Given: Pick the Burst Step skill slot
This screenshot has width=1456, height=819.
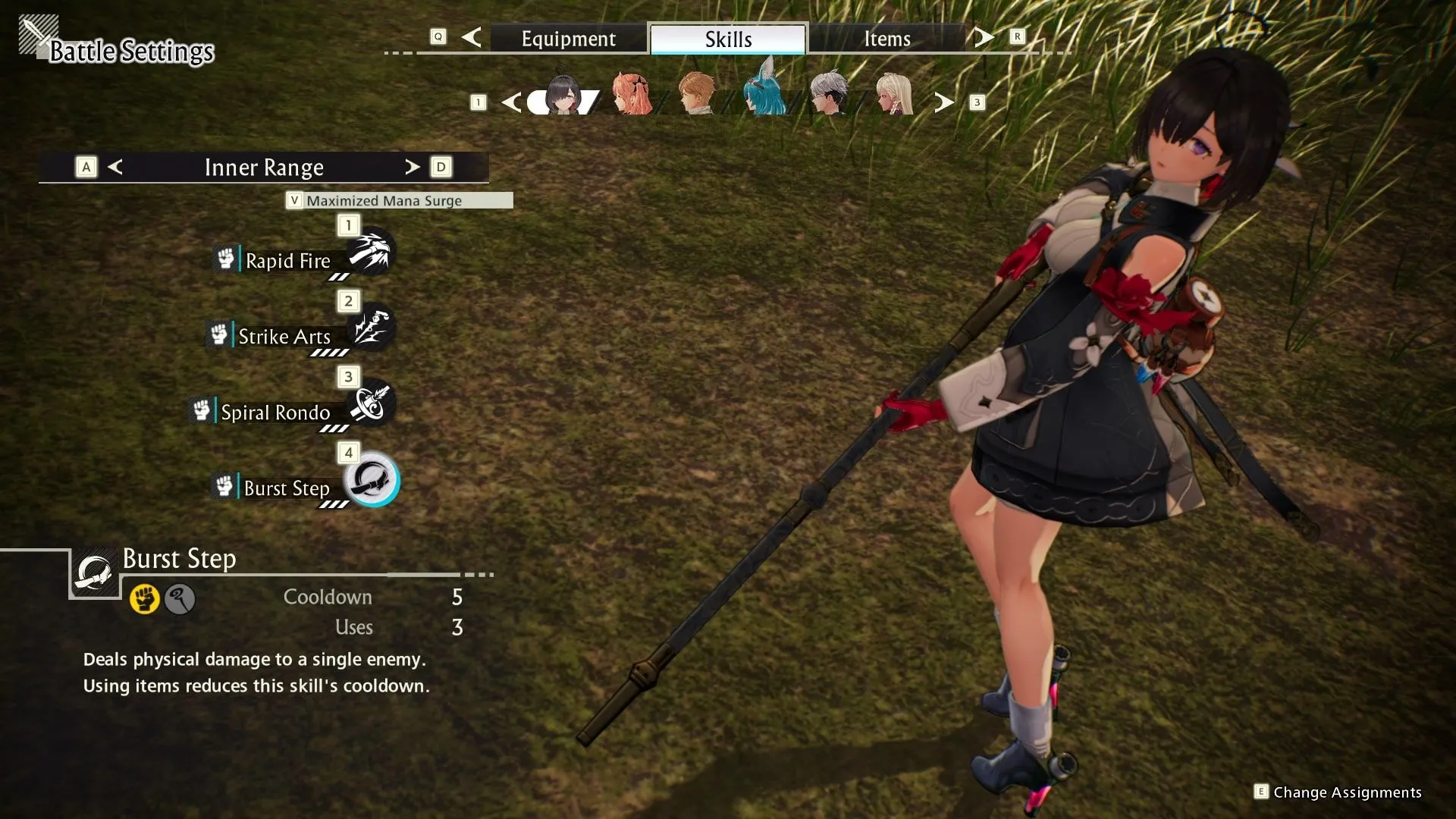Looking at the screenshot, I should tap(372, 480).
